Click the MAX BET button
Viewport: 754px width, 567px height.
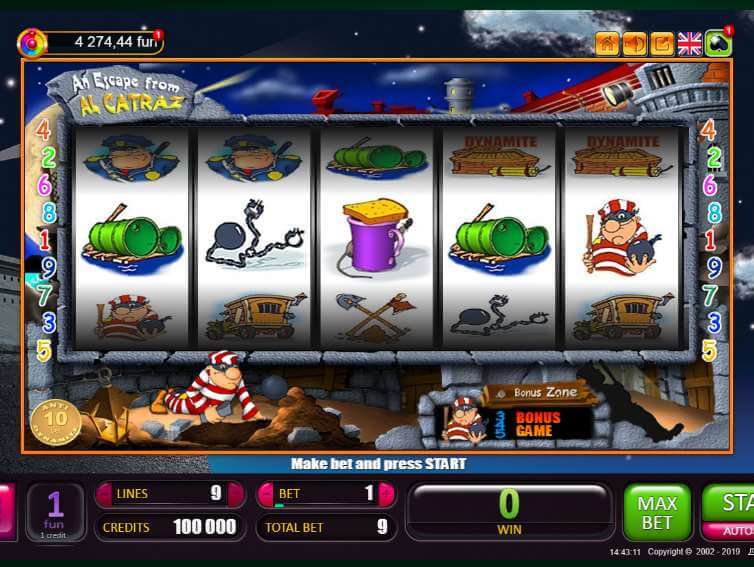pos(657,512)
